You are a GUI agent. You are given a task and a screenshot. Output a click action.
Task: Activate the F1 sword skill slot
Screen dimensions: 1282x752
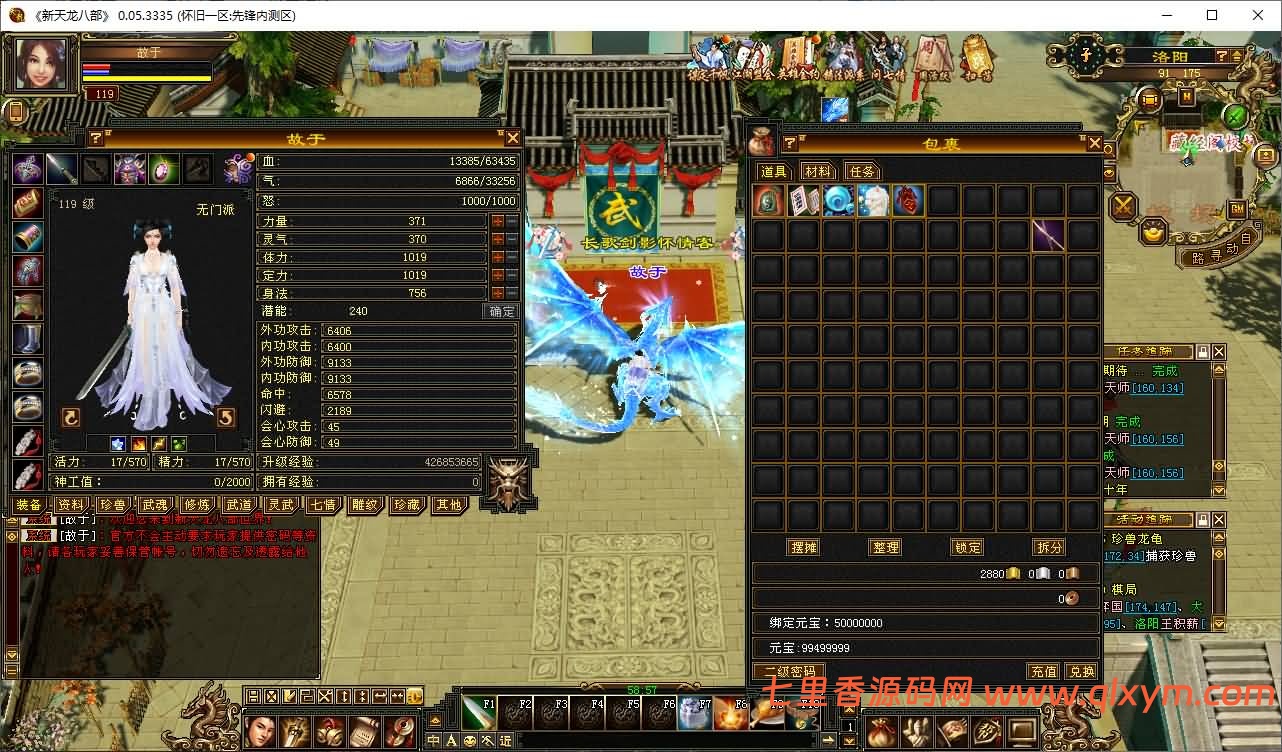[x=477, y=712]
